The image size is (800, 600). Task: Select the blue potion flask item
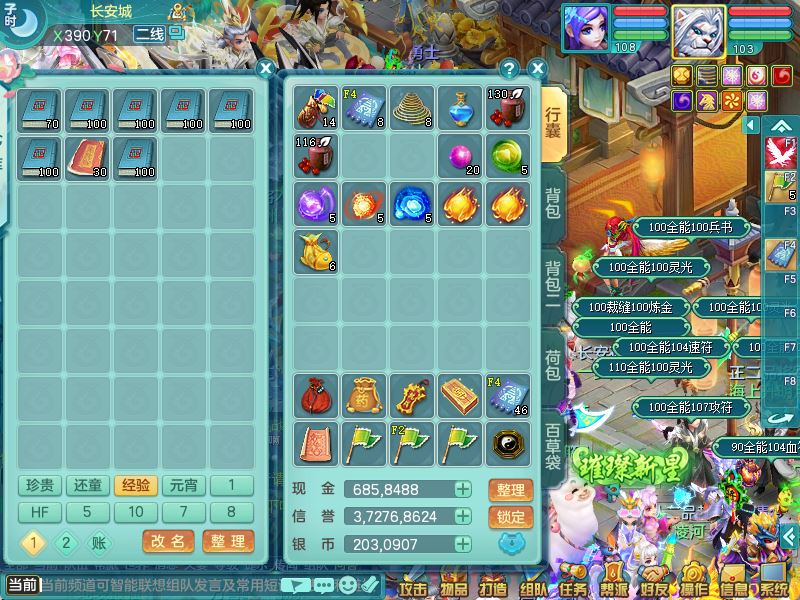pyautogui.click(x=462, y=109)
